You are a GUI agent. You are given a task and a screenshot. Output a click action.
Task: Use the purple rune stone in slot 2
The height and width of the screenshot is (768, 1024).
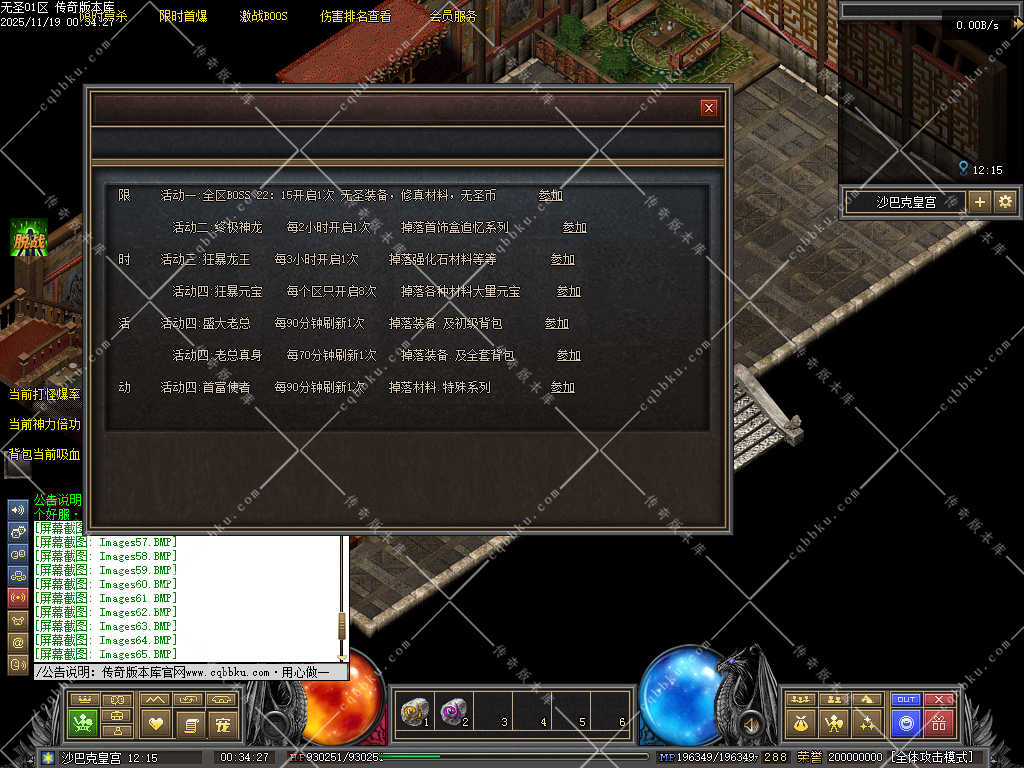(453, 712)
